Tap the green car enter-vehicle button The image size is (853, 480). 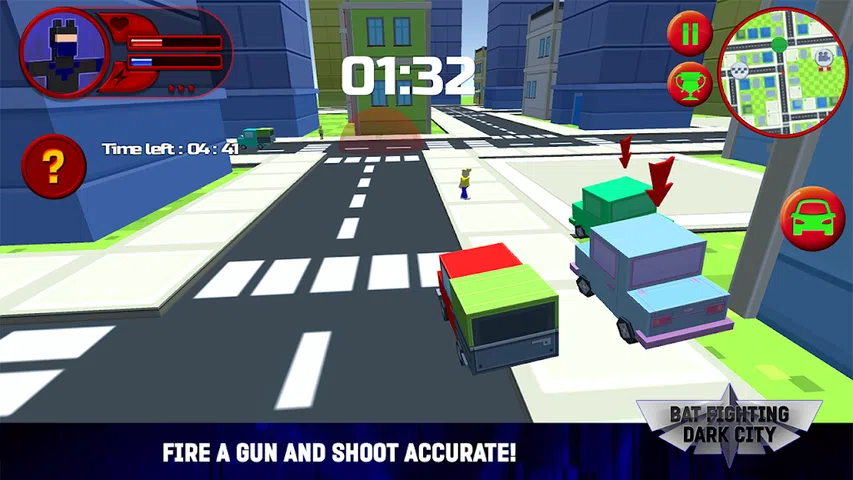pos(812,218)
